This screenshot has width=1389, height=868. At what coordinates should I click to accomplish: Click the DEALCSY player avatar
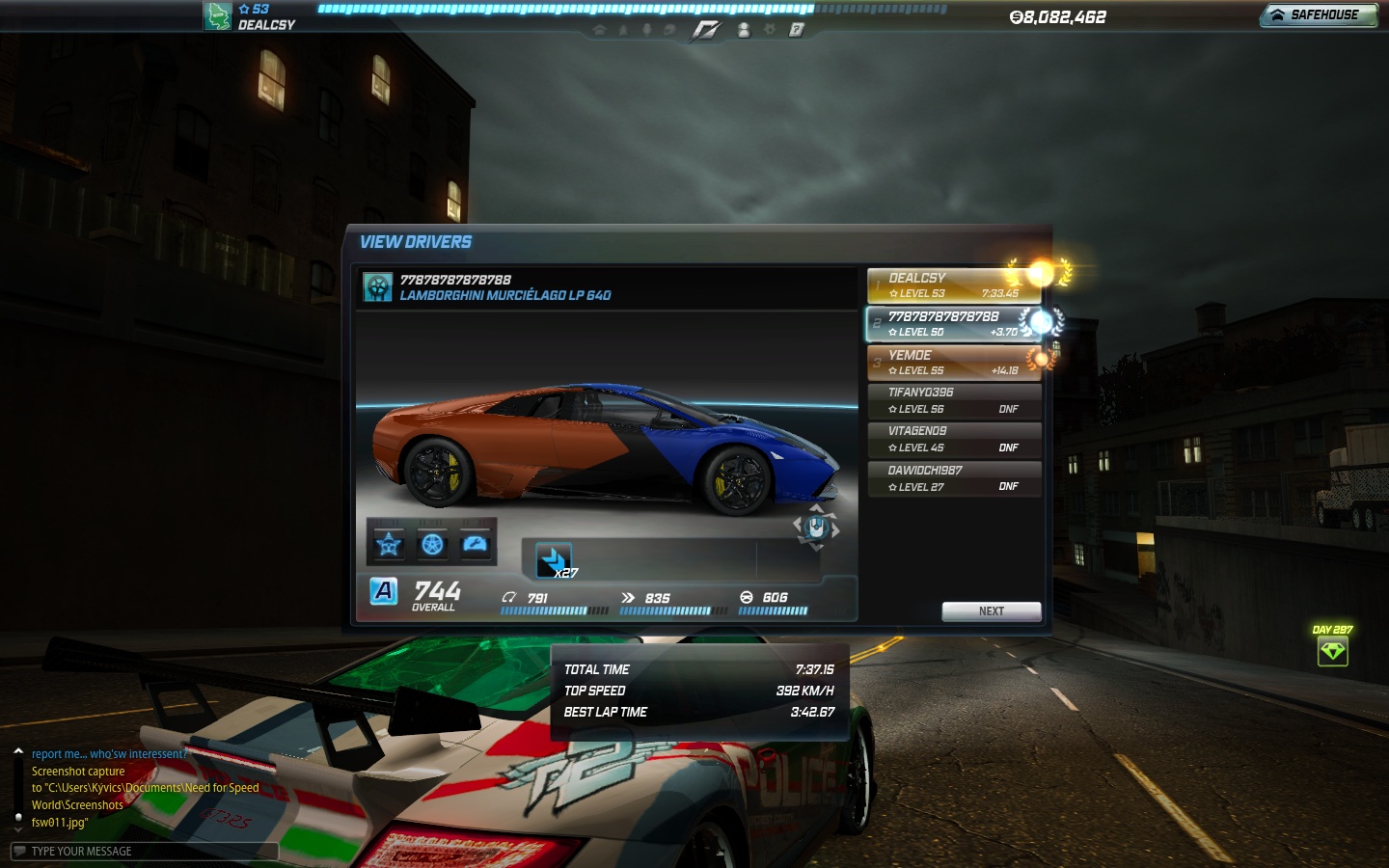tap(218, 16)
